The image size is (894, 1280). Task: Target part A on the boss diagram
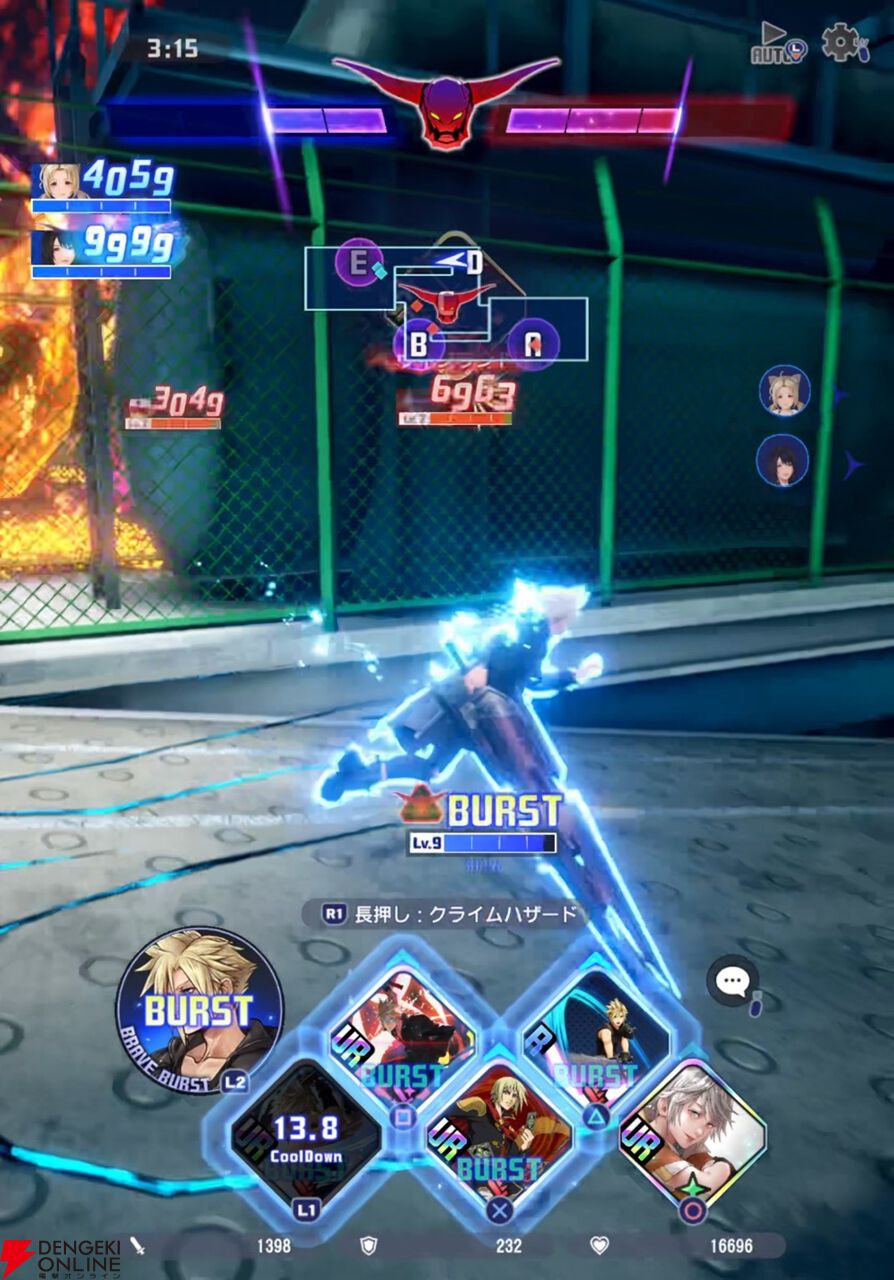(x=534, y=344)
